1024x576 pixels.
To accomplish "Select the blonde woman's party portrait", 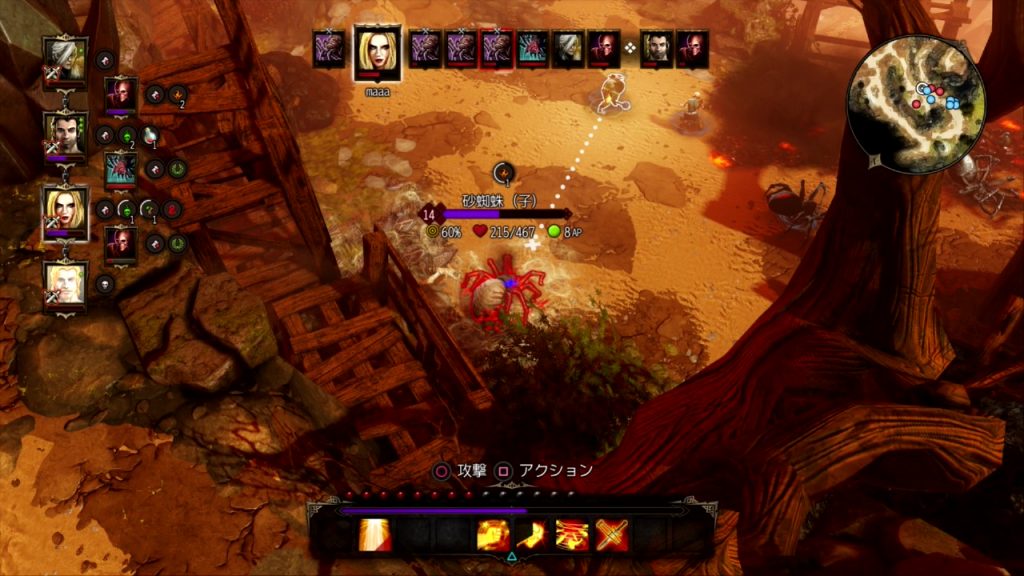I will 65,211.
